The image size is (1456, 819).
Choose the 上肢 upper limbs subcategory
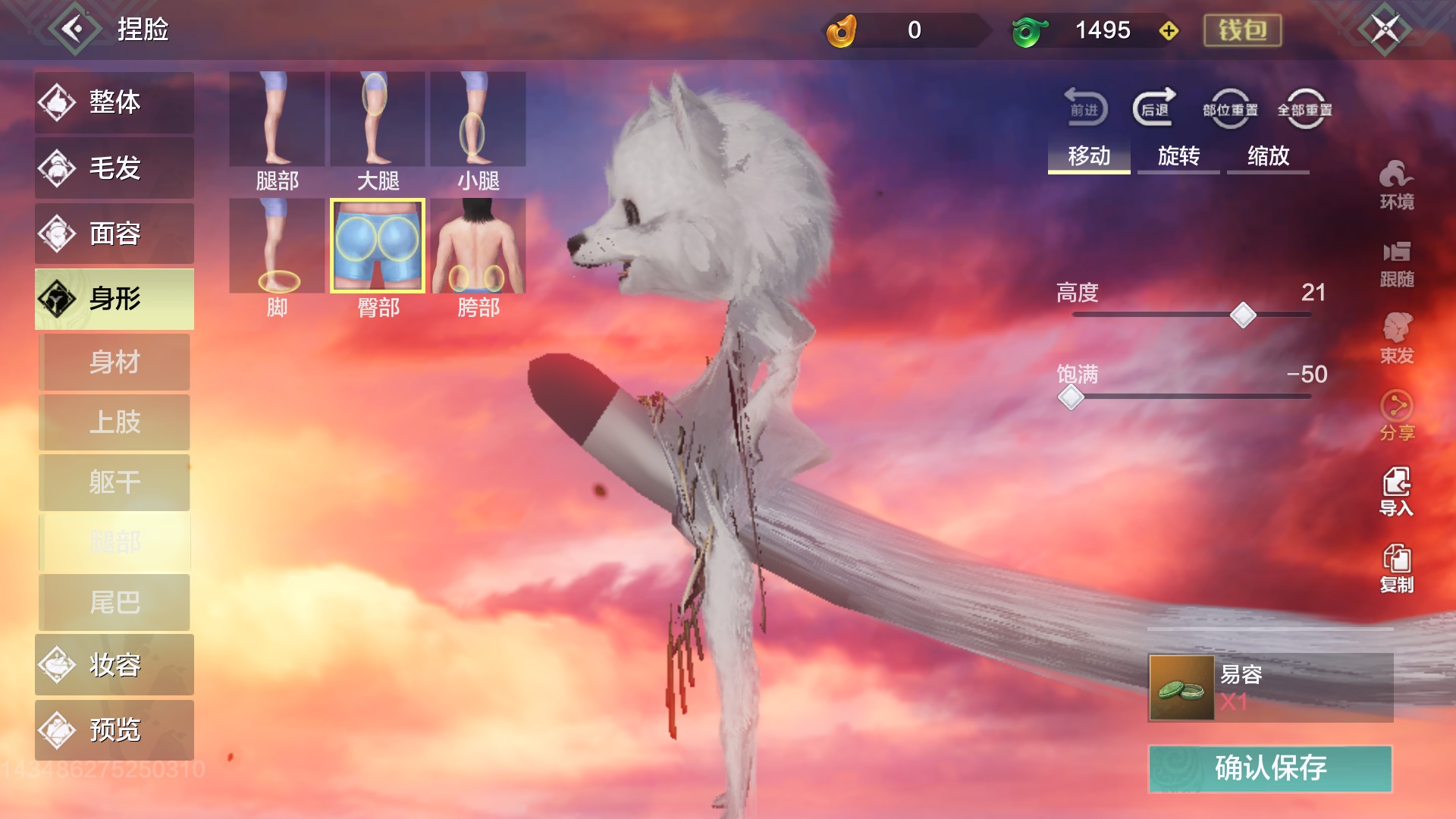[x=115, y=422]
